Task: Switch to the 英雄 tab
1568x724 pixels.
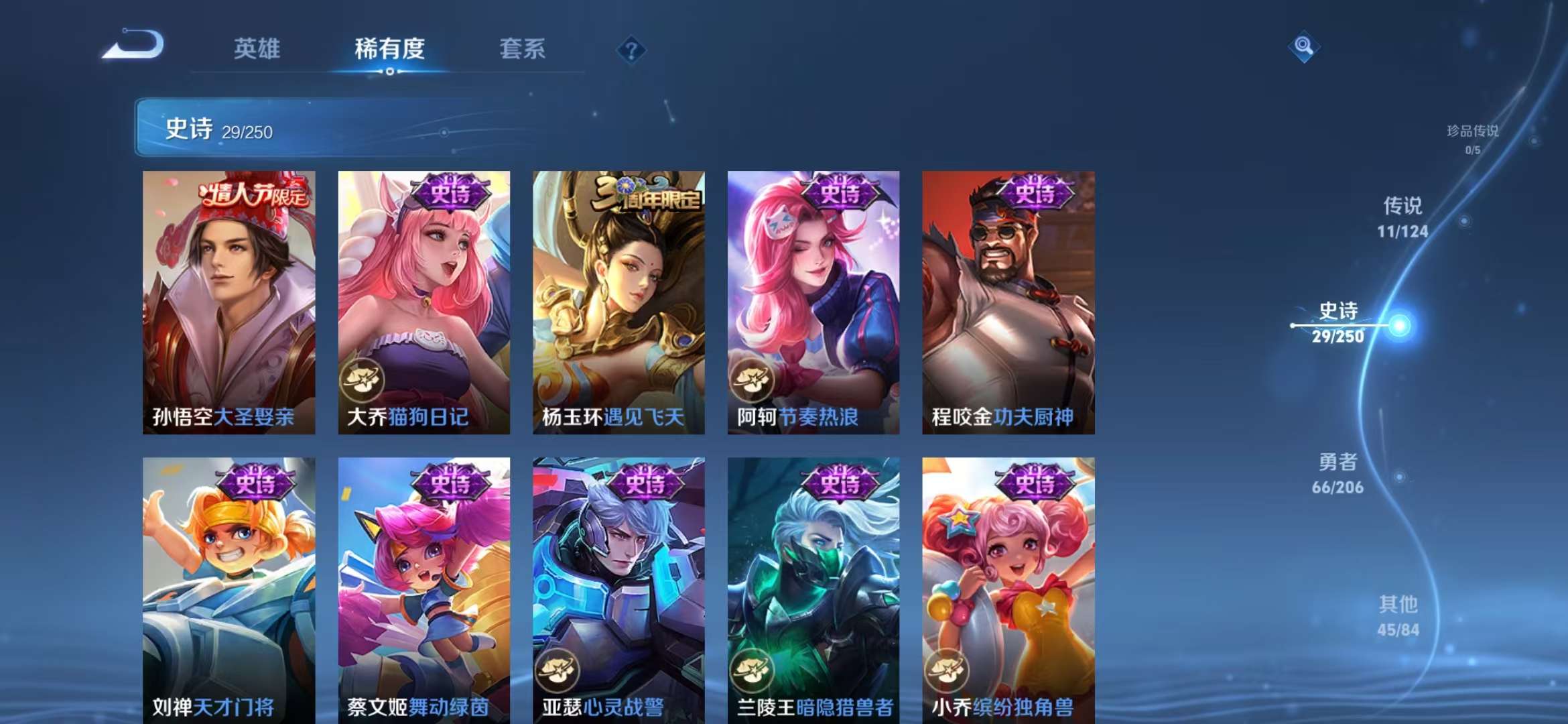Action: pos(257,49)
